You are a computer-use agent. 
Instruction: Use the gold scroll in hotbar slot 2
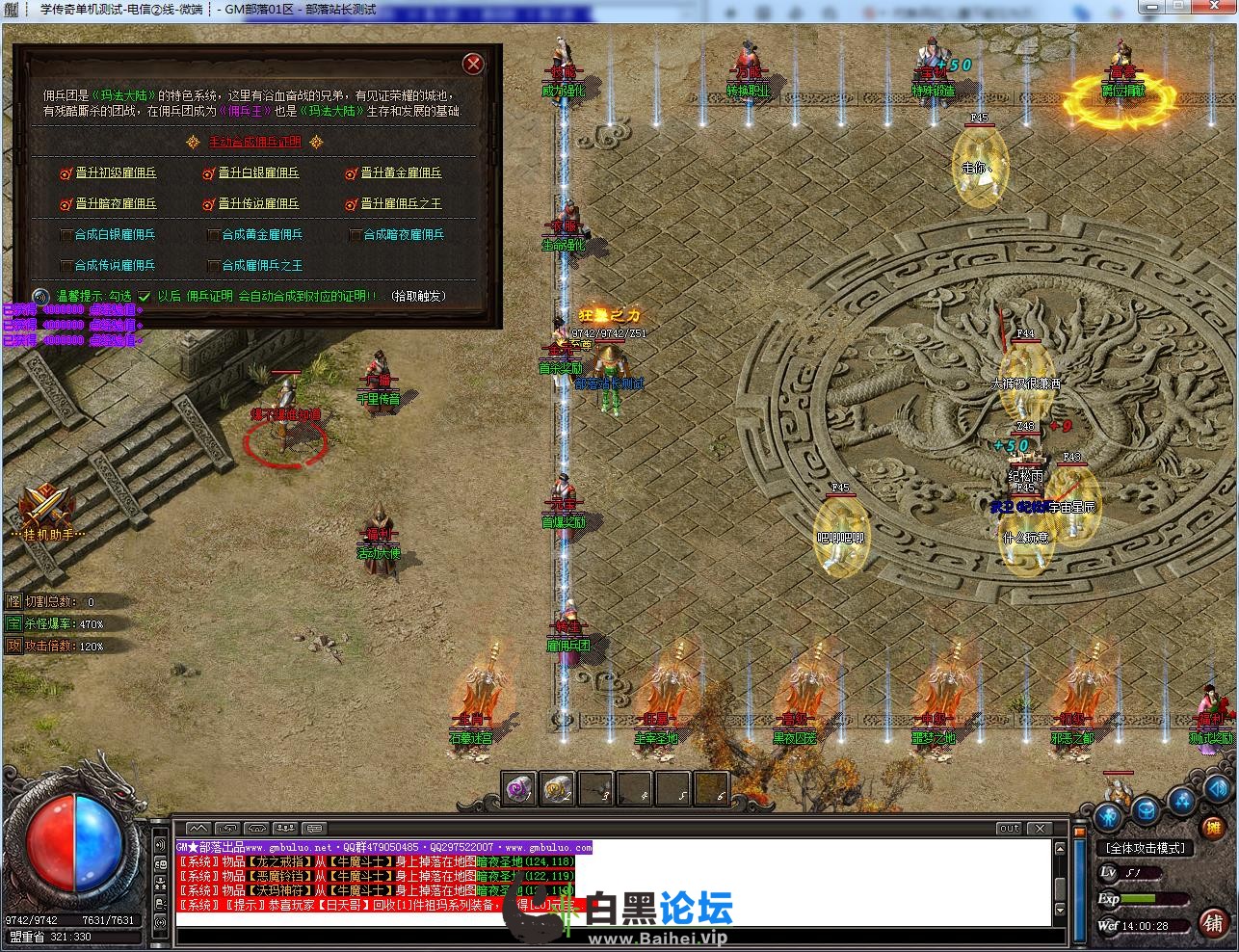(558, 789)
